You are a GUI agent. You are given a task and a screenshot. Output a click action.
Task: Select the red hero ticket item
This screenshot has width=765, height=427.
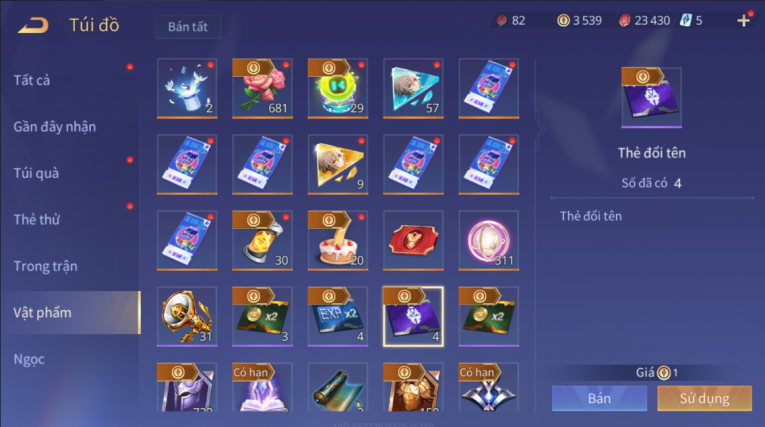[x=413, y=240]
